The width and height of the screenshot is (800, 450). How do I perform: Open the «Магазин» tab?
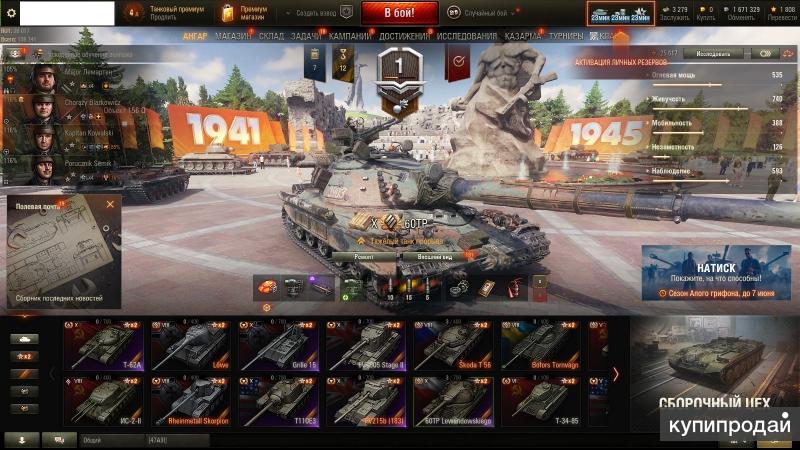[233, 36]
